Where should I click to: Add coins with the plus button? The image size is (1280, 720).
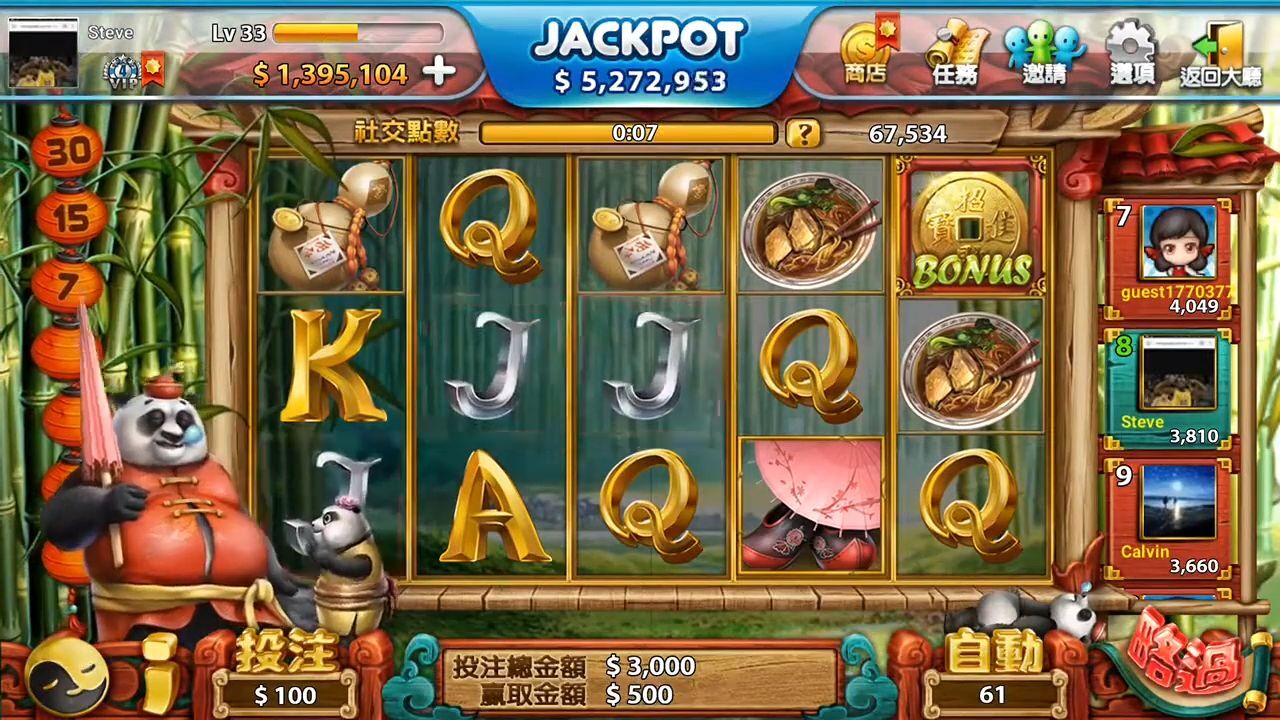click(439, 72)
